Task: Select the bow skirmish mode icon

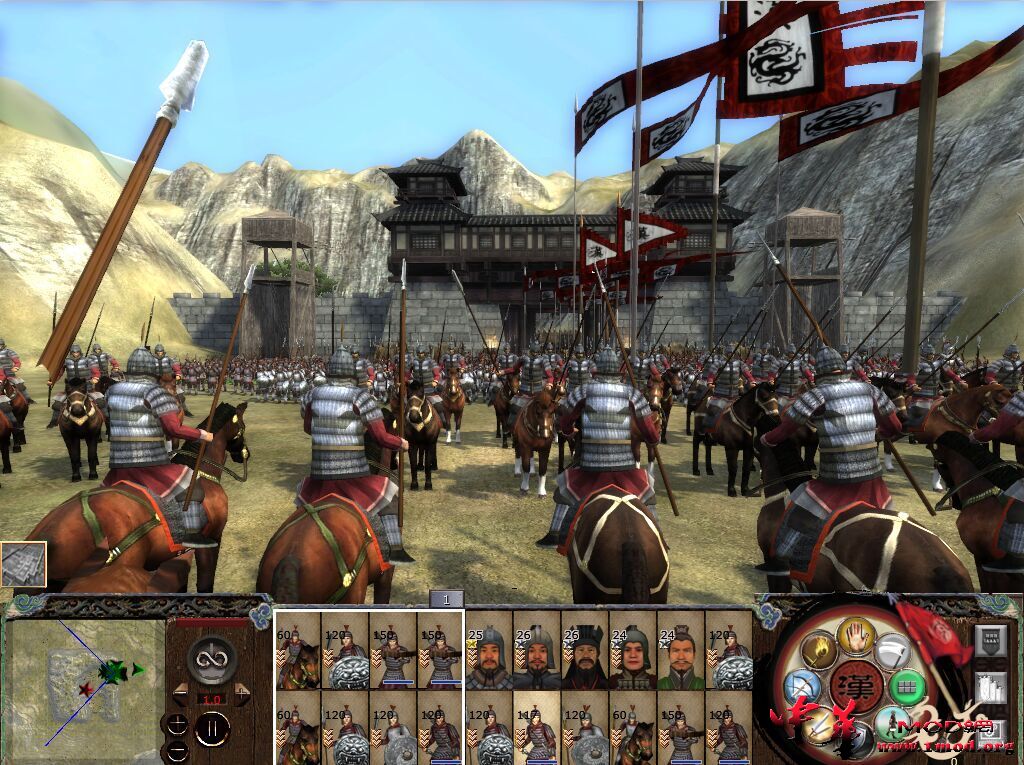Action: coord(801,689)
